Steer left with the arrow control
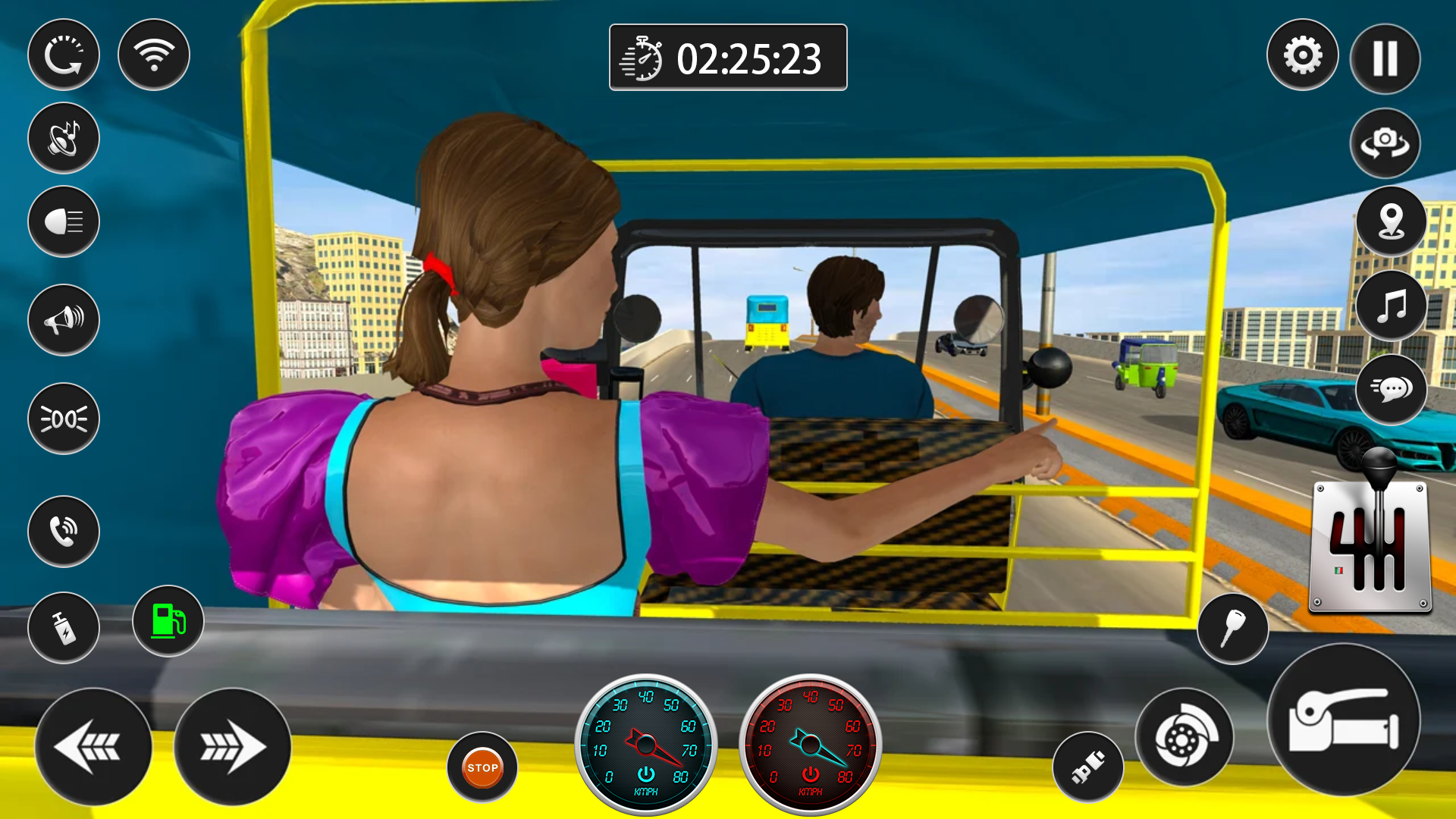Image resolution: width=1456 pixels, height=819 pixels. [94, 747]
